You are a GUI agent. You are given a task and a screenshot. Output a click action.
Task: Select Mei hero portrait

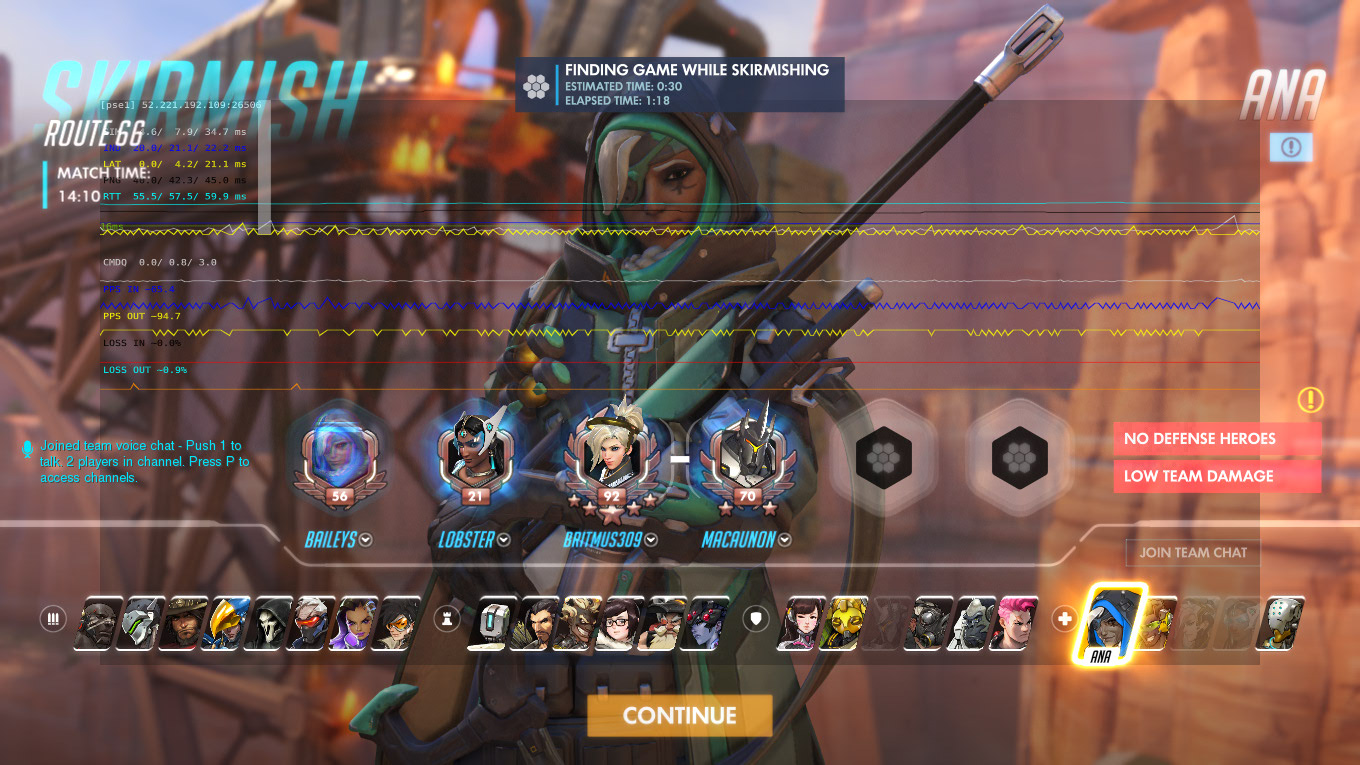(x=618, y=622)
